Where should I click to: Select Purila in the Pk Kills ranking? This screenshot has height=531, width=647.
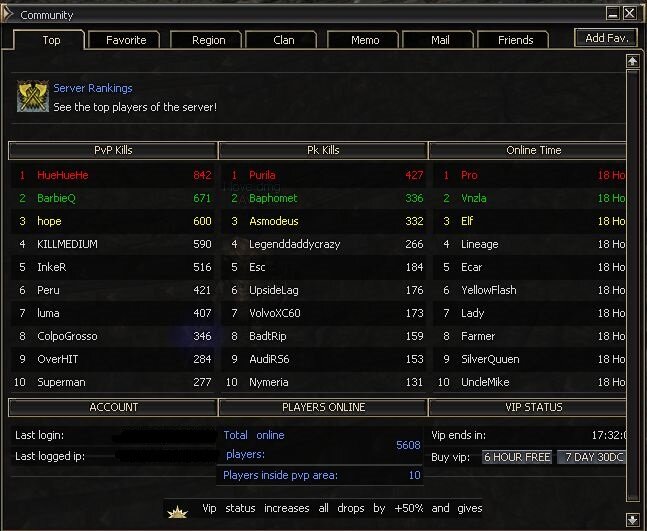click(262, 175)
